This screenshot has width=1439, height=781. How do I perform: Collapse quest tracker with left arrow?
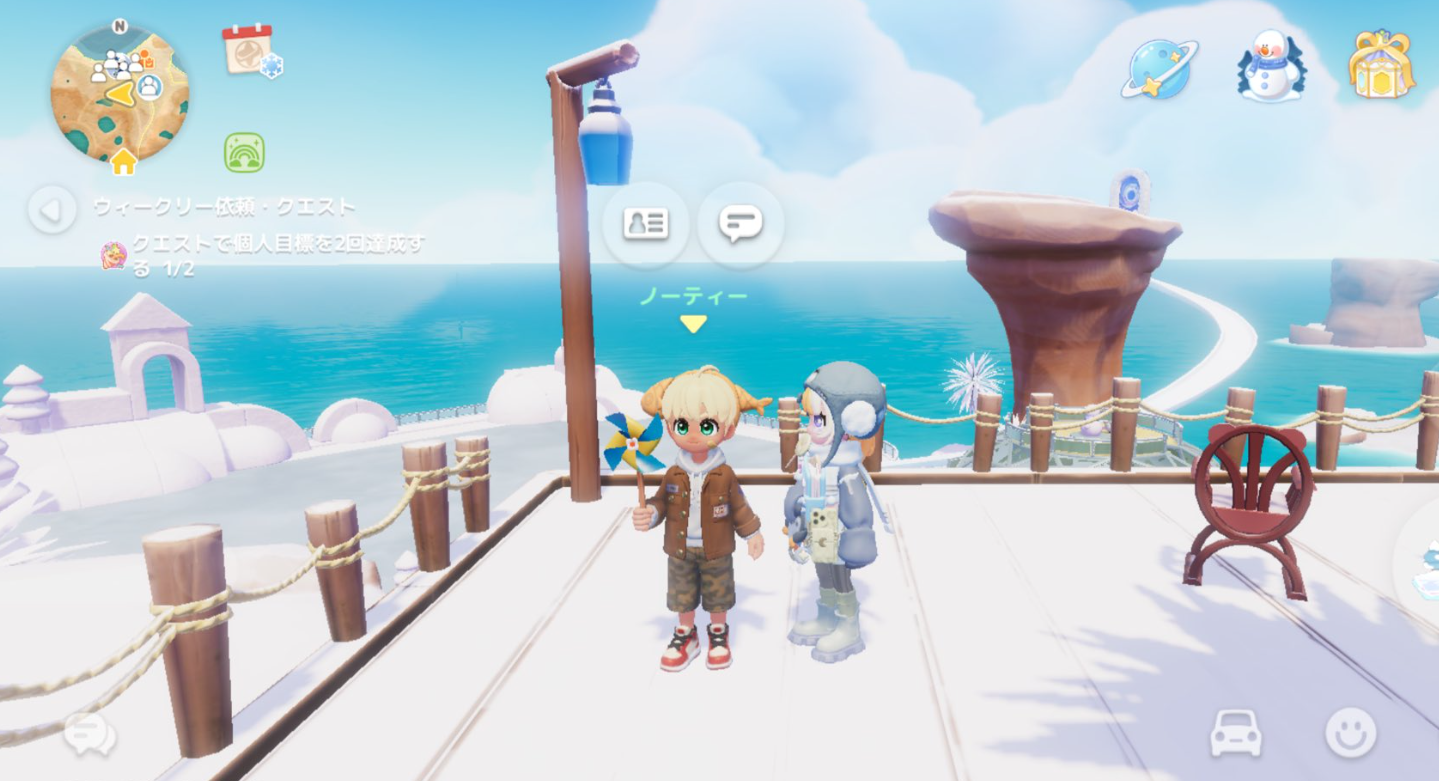(52, 210)
